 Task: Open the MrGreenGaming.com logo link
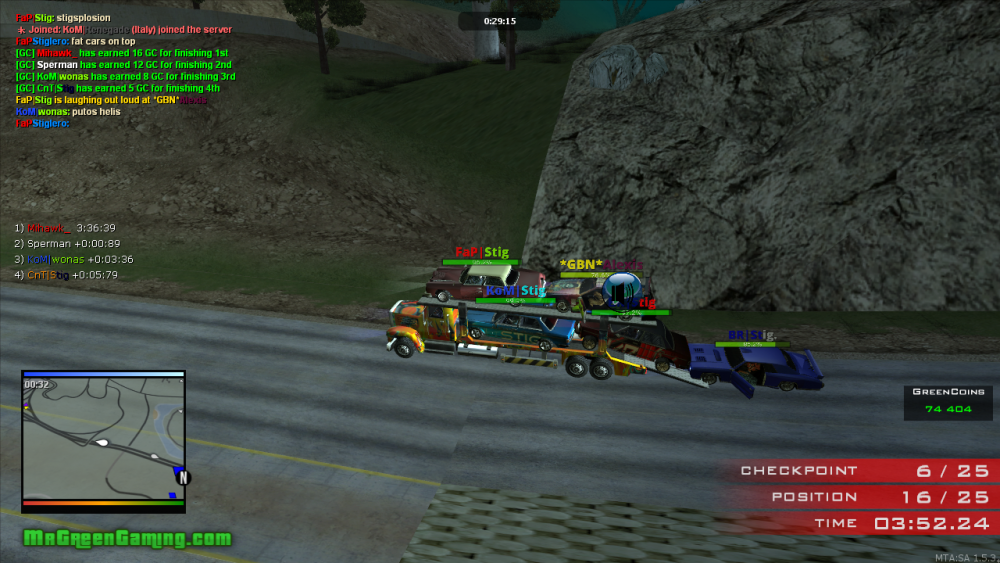(x=127, y=539)
